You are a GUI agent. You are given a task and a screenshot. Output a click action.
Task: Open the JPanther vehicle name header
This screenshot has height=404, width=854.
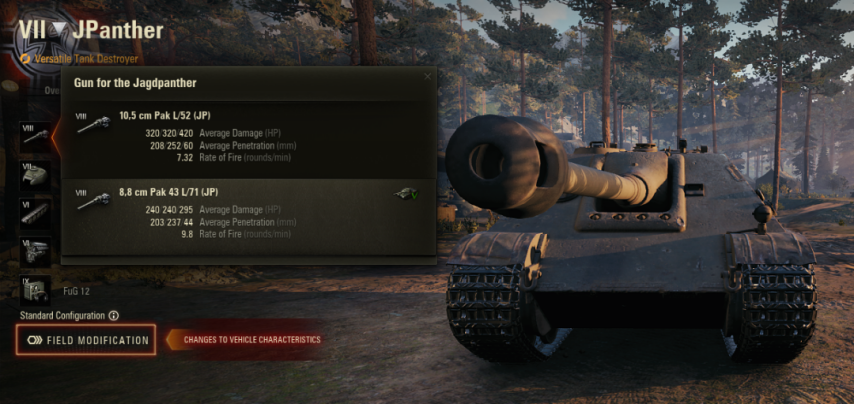pyautogui.click(x=118, y=30)
